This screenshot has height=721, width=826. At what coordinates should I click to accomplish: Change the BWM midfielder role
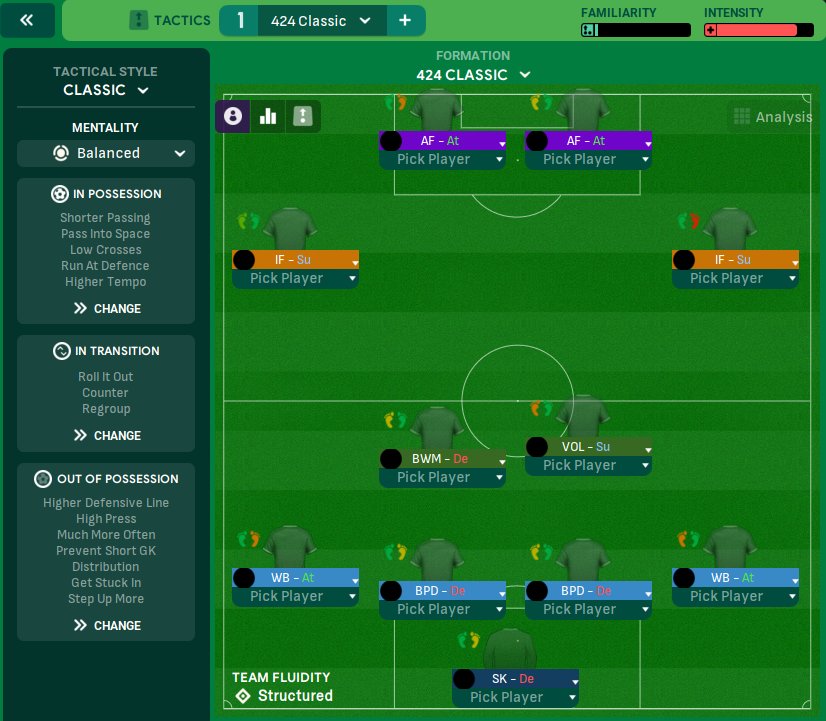[442, 459]
